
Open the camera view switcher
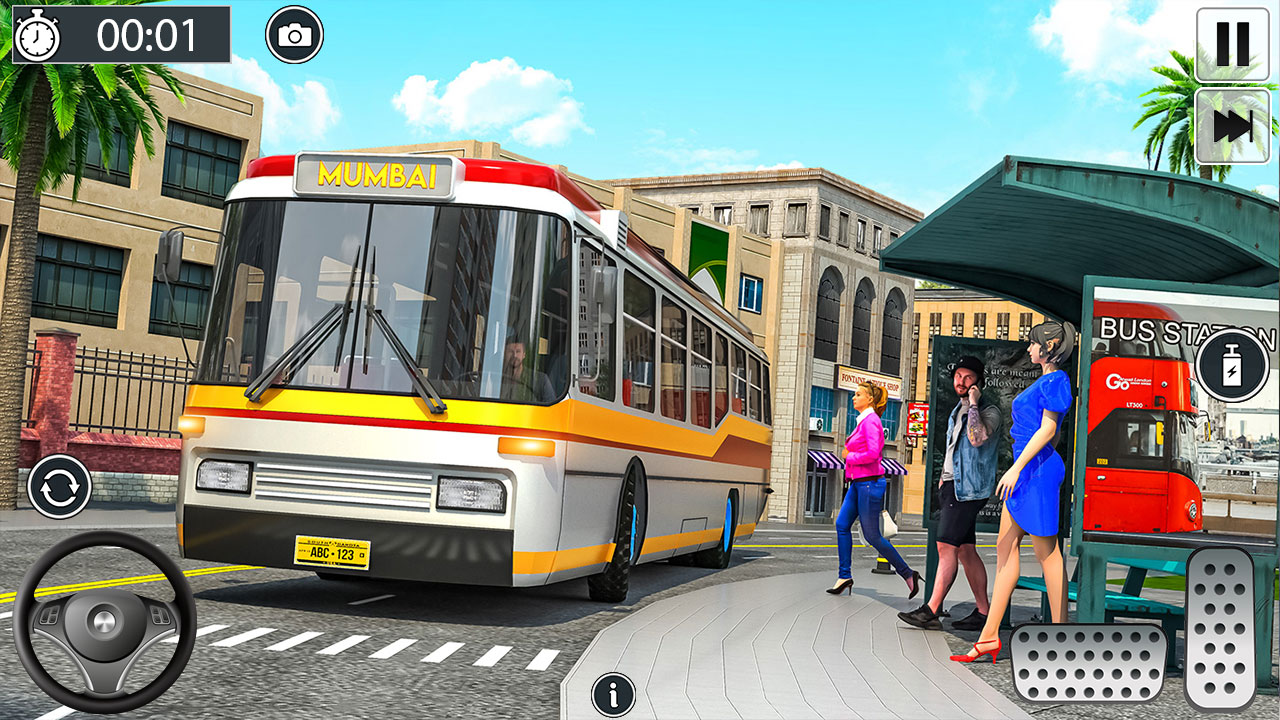tap(293, 33)
